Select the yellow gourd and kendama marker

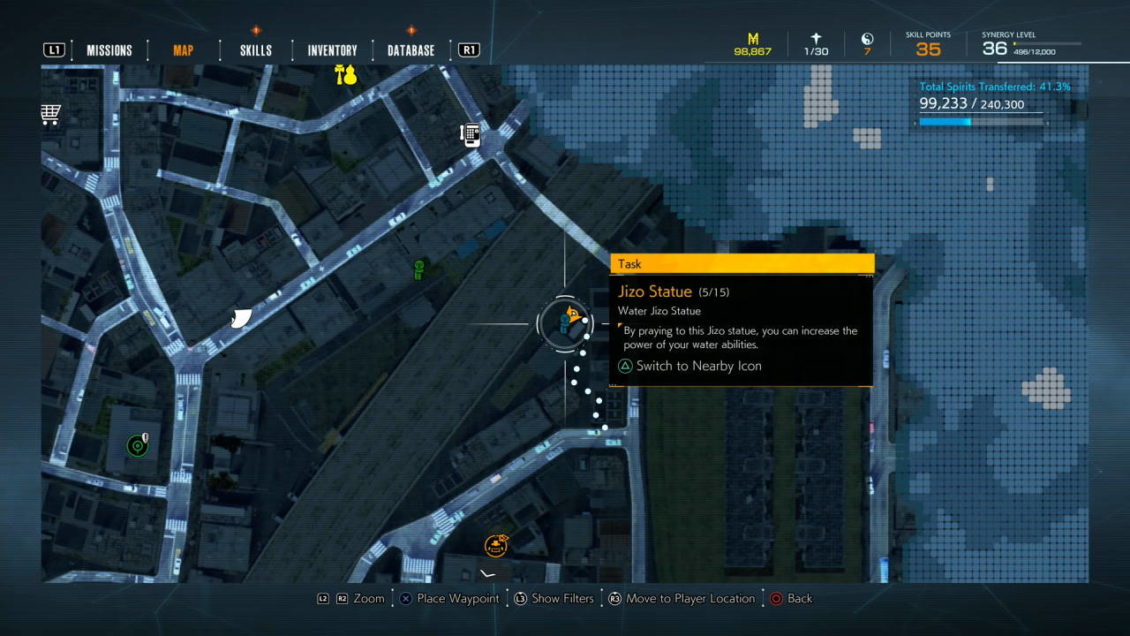(346, 74)
